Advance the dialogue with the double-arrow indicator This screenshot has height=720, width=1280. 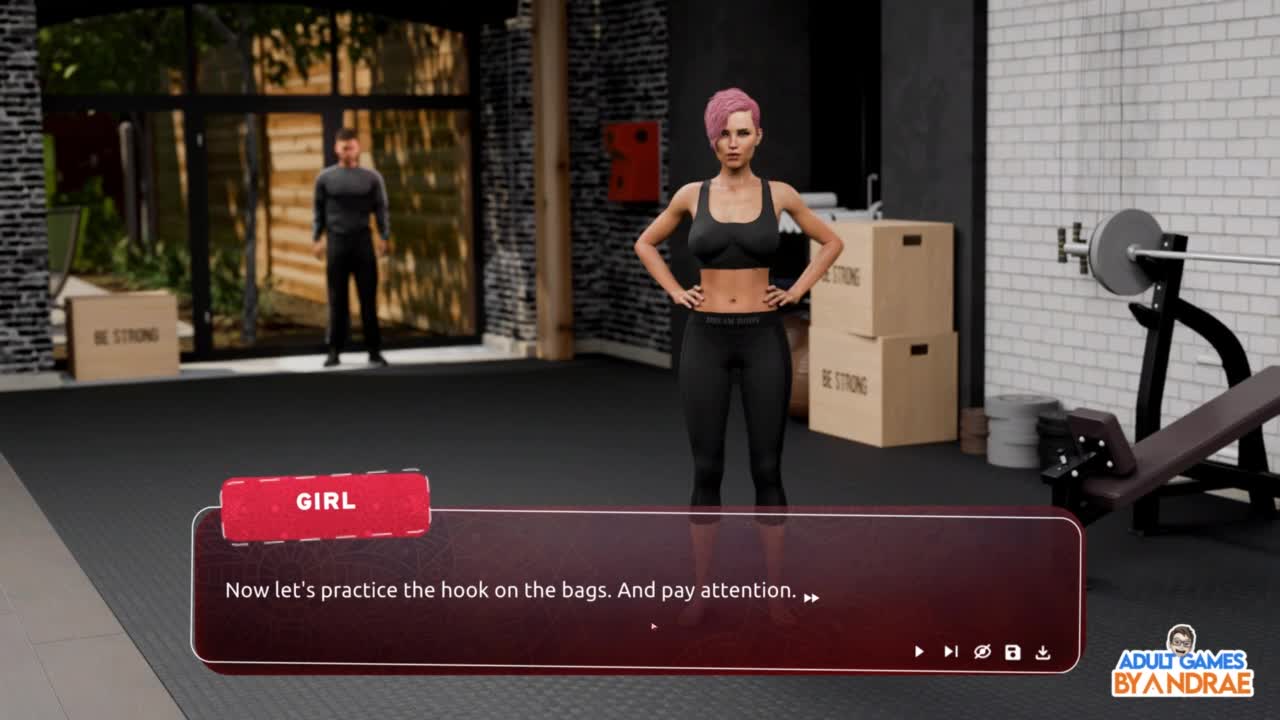tap(812, 598)
